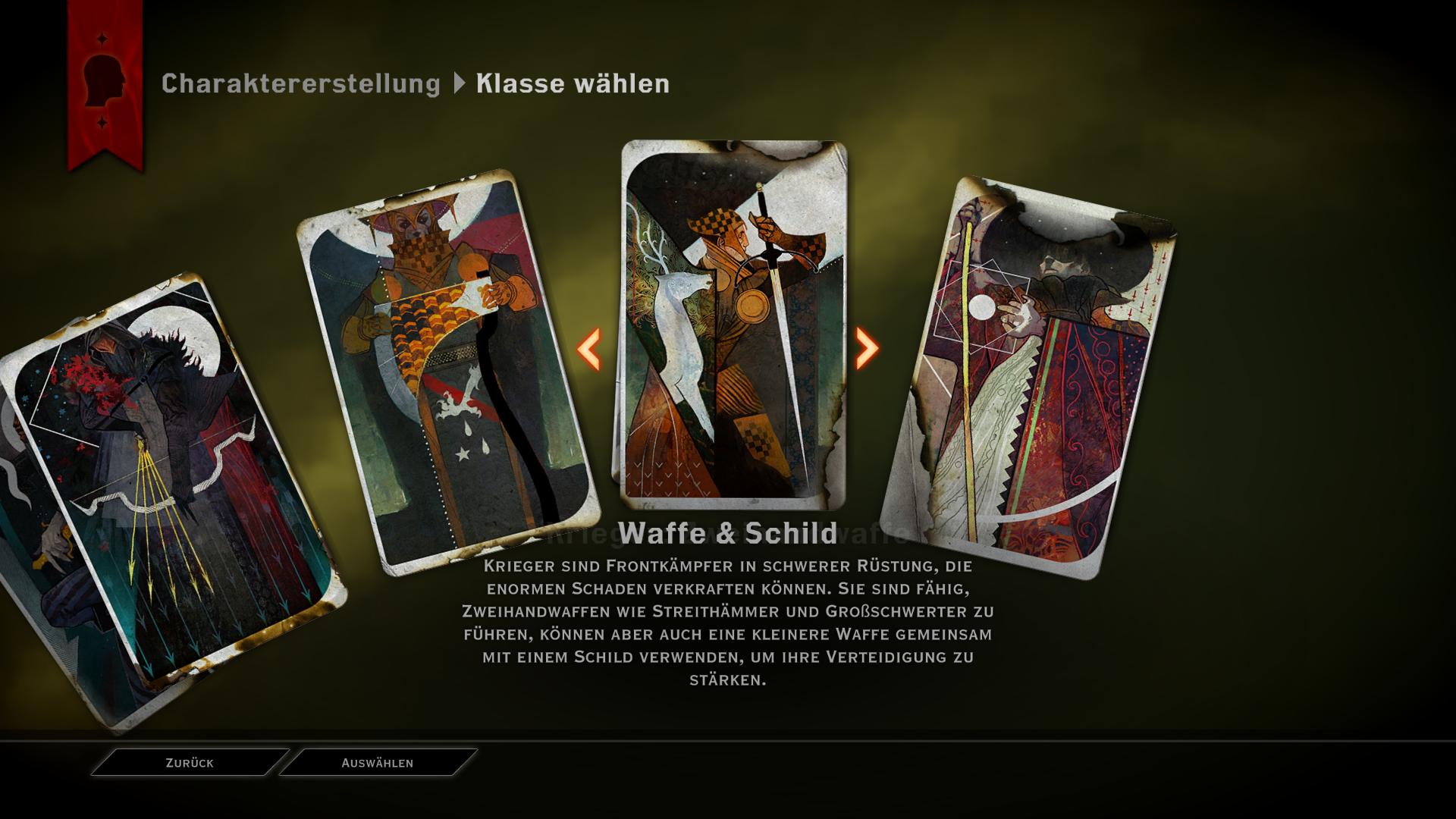Pick the armored warrior card with greatsword
This screenshot has width=1456, height=819.
[x=447, y=372]
